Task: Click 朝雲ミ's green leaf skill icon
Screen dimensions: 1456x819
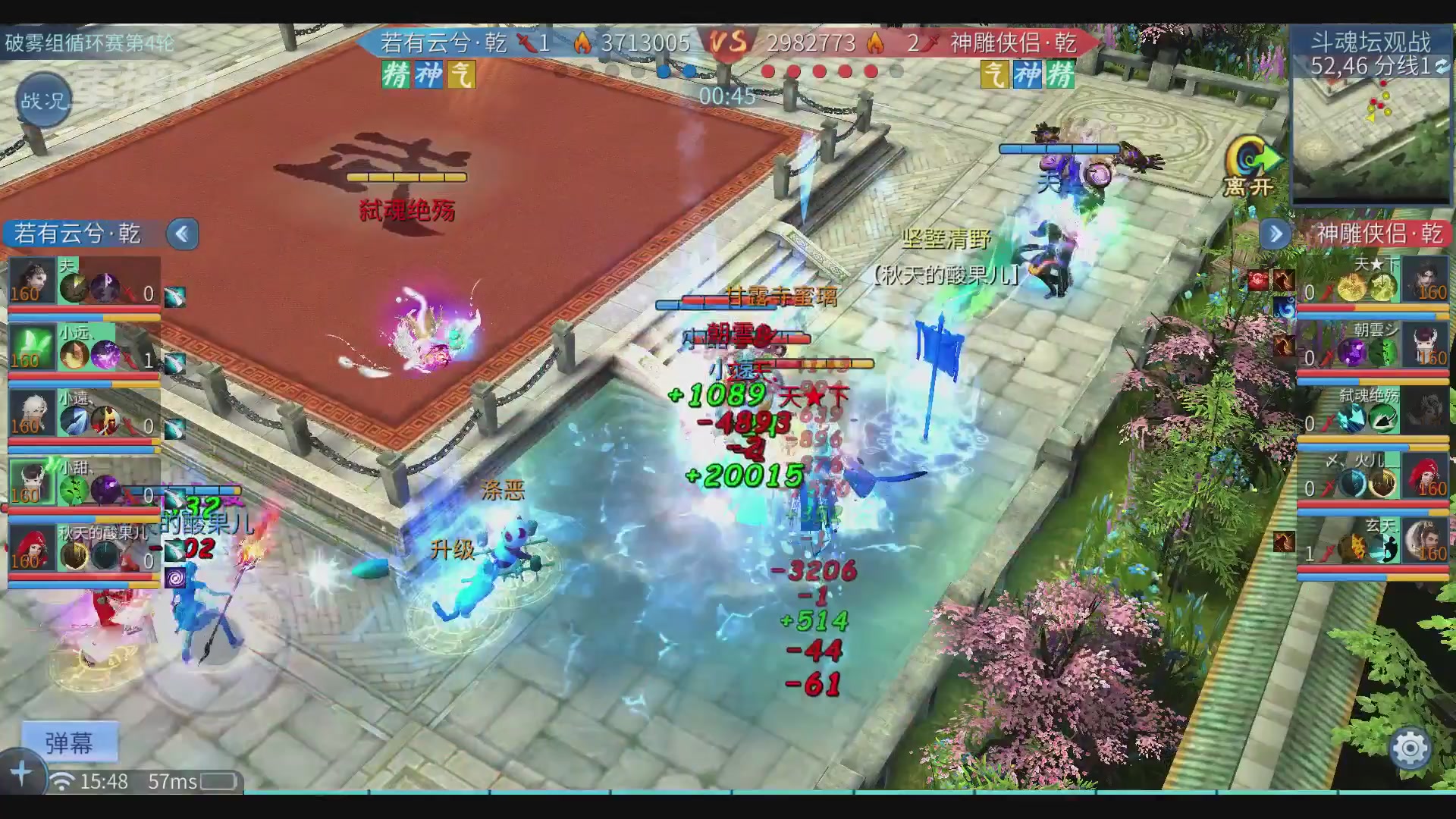Action: (x=1381, y=352)
